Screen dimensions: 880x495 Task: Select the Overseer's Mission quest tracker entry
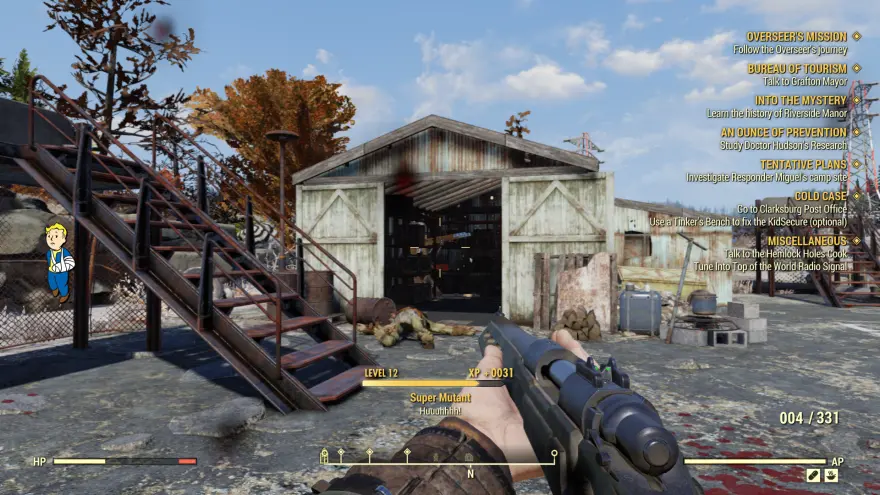point(796,36)
